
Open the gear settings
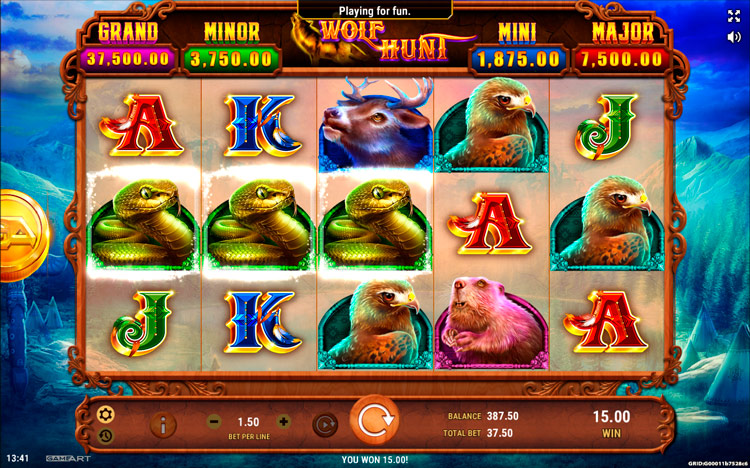105,414
